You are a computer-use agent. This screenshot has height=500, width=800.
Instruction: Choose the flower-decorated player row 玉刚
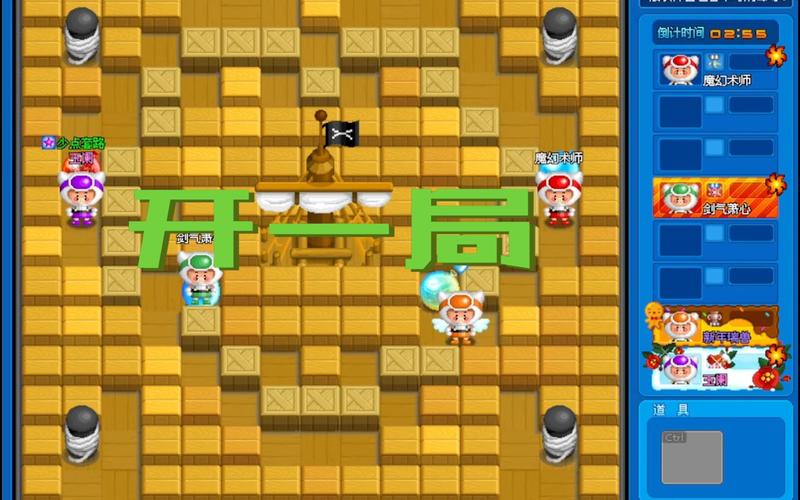[x=715, y=368]
